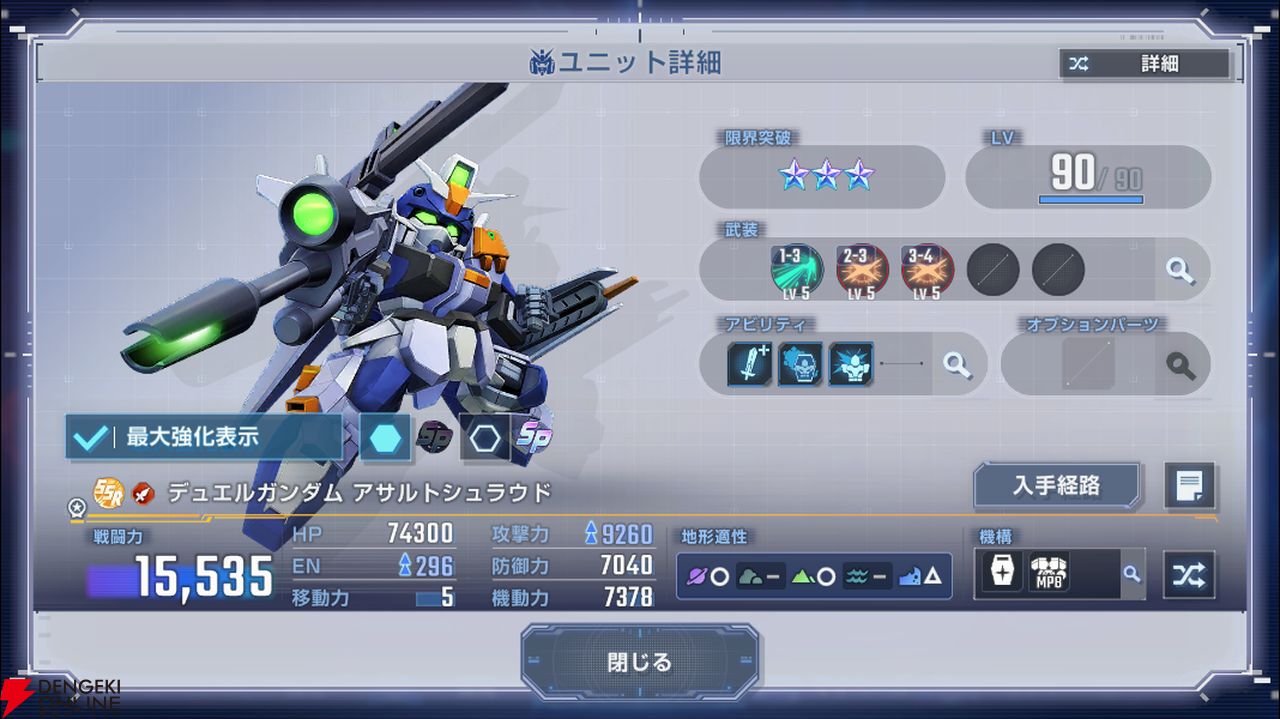Select the 2-3 weapon icon

[862, 270]
